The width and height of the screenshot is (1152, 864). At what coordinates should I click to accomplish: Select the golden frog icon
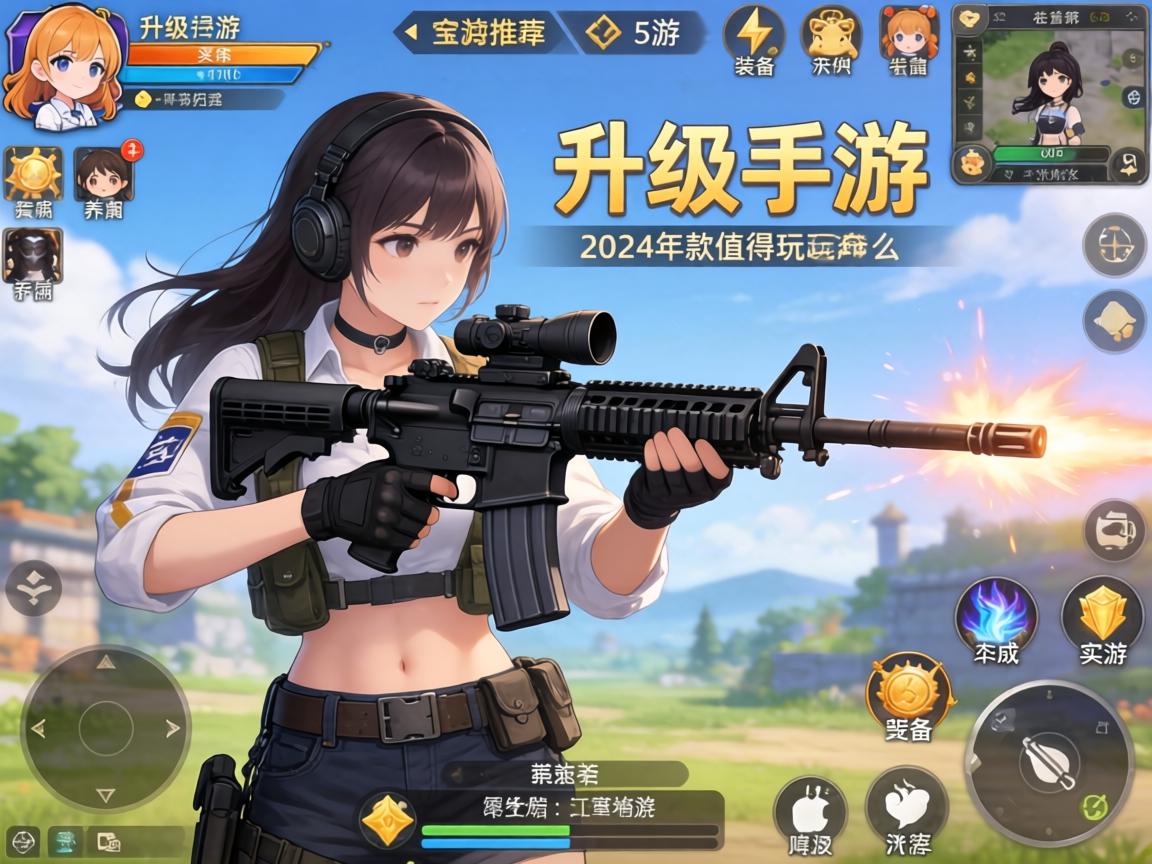832,32
